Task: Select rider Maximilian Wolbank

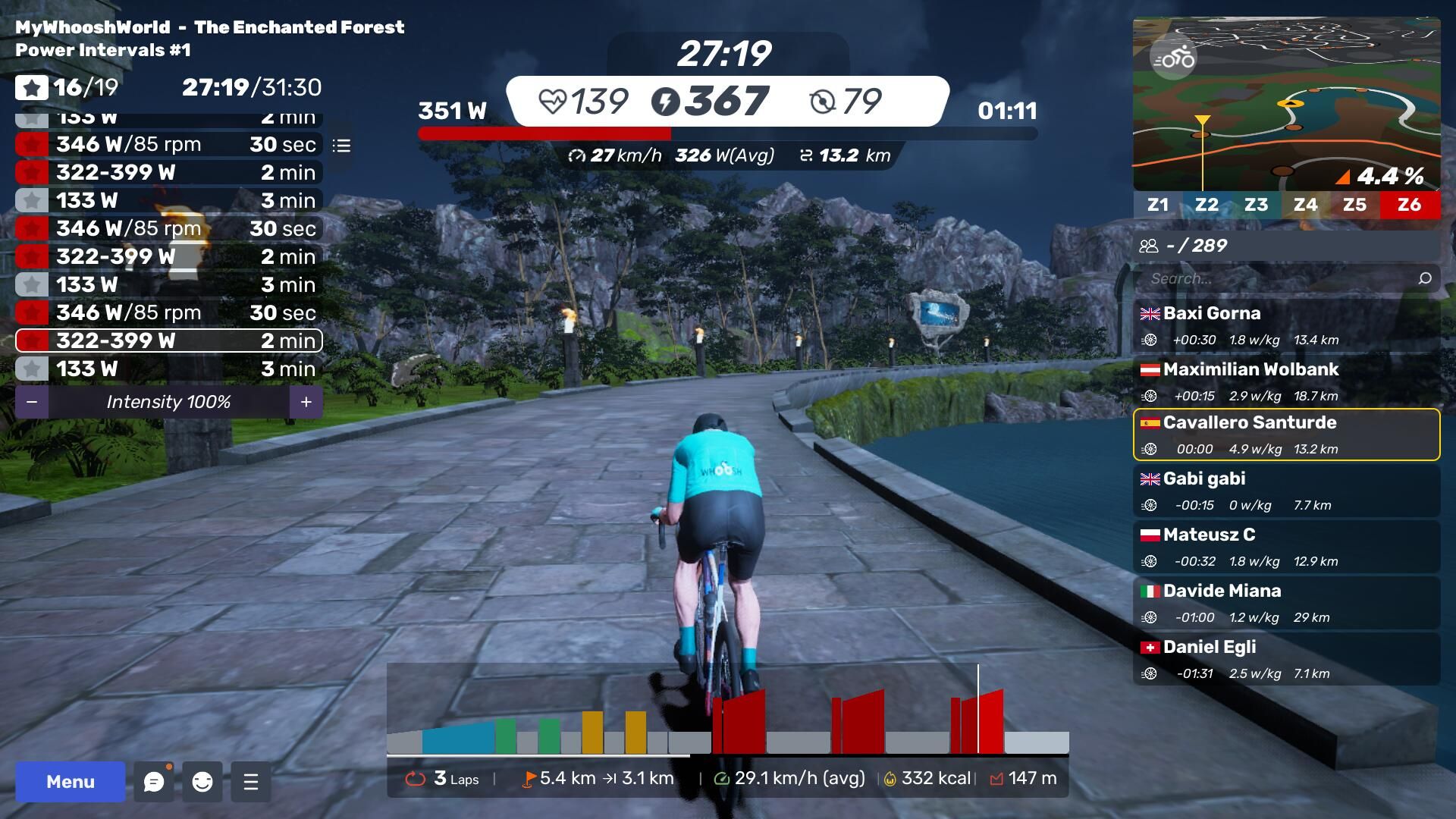Action: click(1286, 381)
